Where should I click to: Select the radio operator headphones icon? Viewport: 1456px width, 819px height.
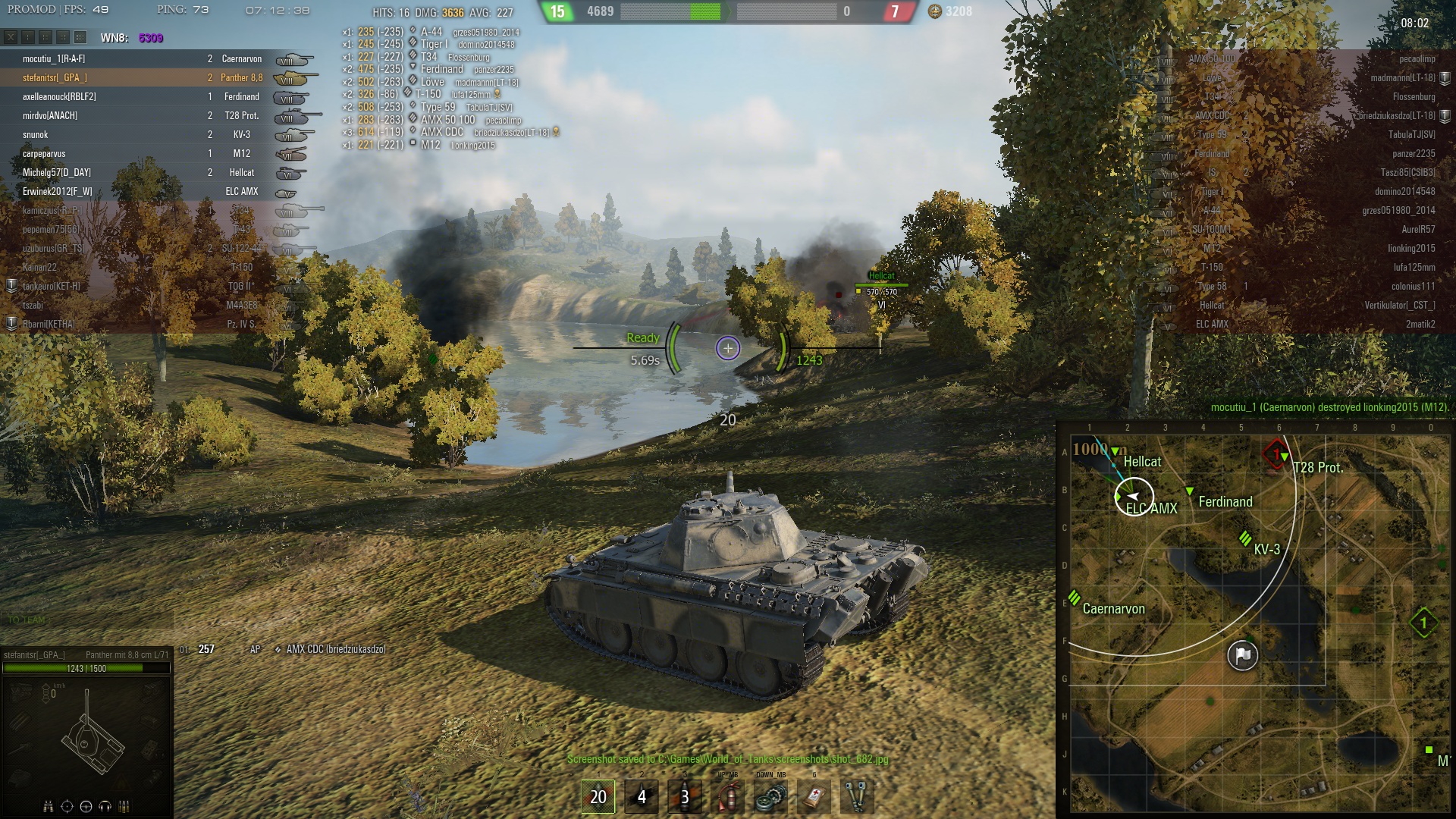(x=105, y=806)
